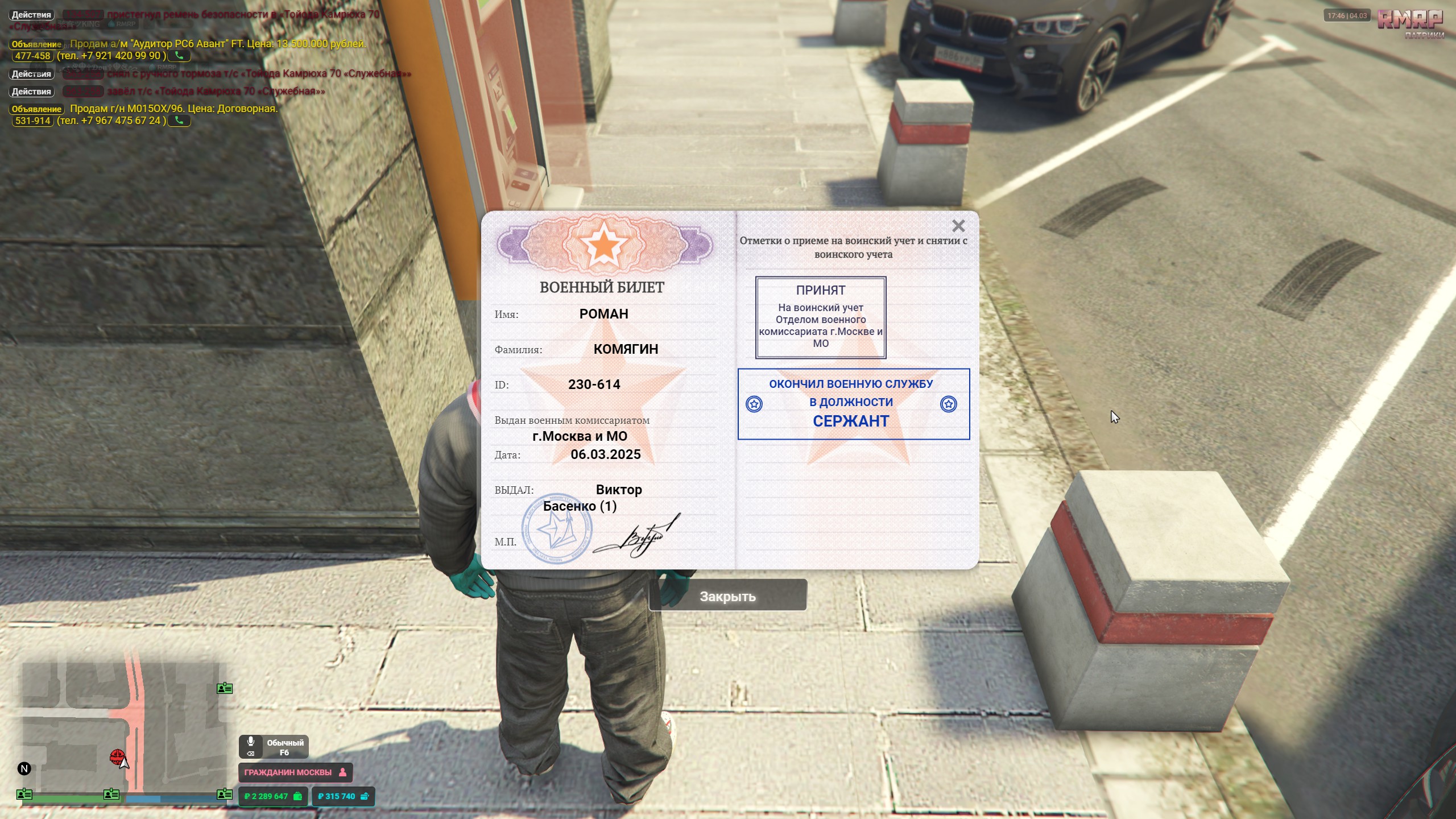Open the cash wallet balance
1456x819 pixels.
point(273,796)
